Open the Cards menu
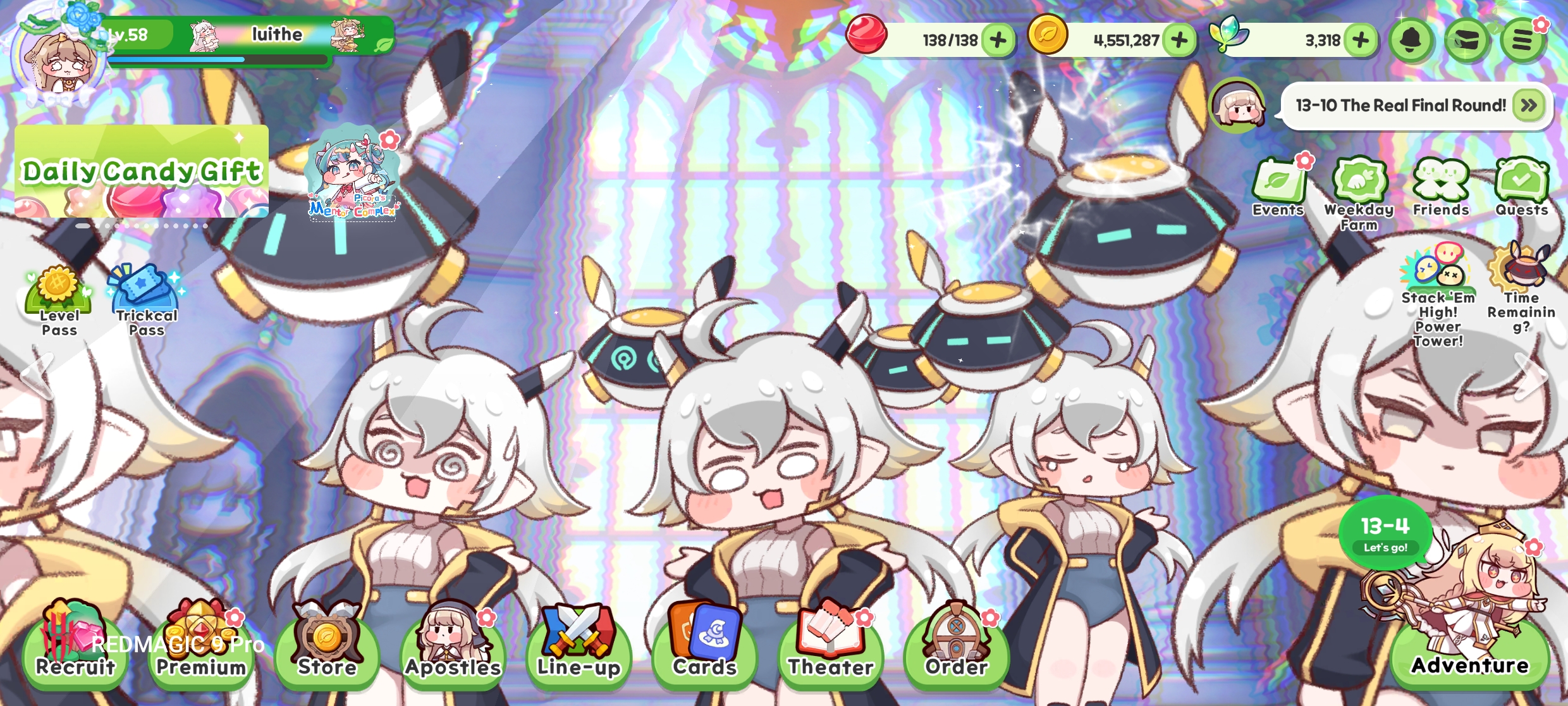Viewport: 1568px width, 706px height. (704, 645)
